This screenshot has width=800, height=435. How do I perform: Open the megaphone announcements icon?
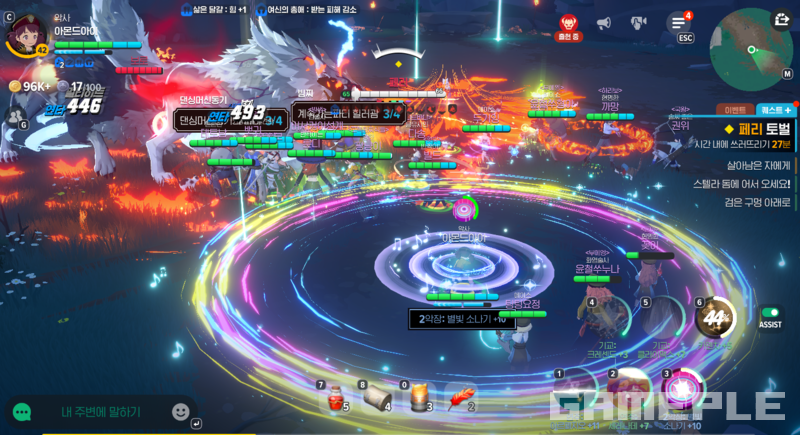604,22
